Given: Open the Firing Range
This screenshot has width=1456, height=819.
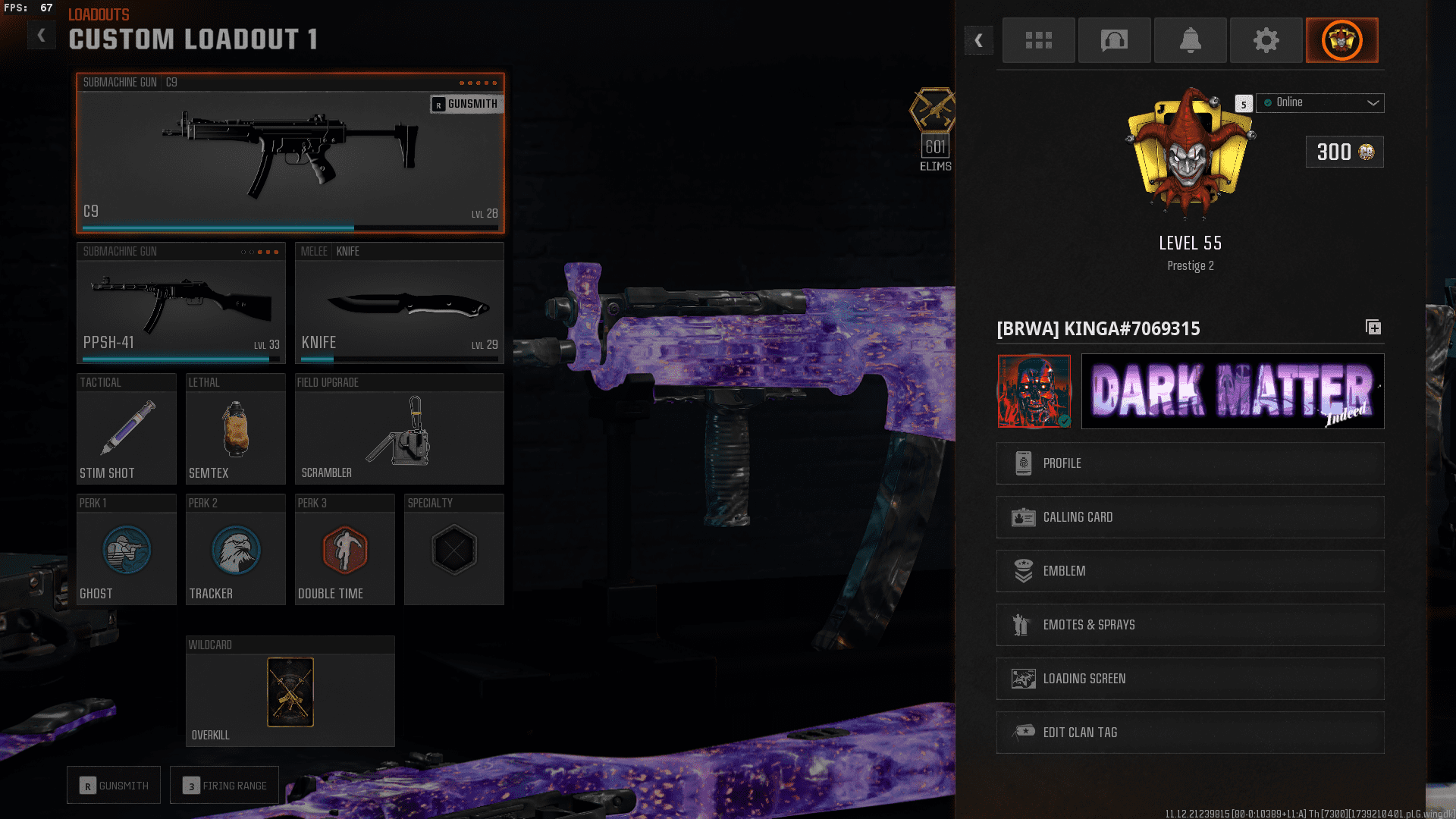Looking at the screenshot, I should pos(224,785).
